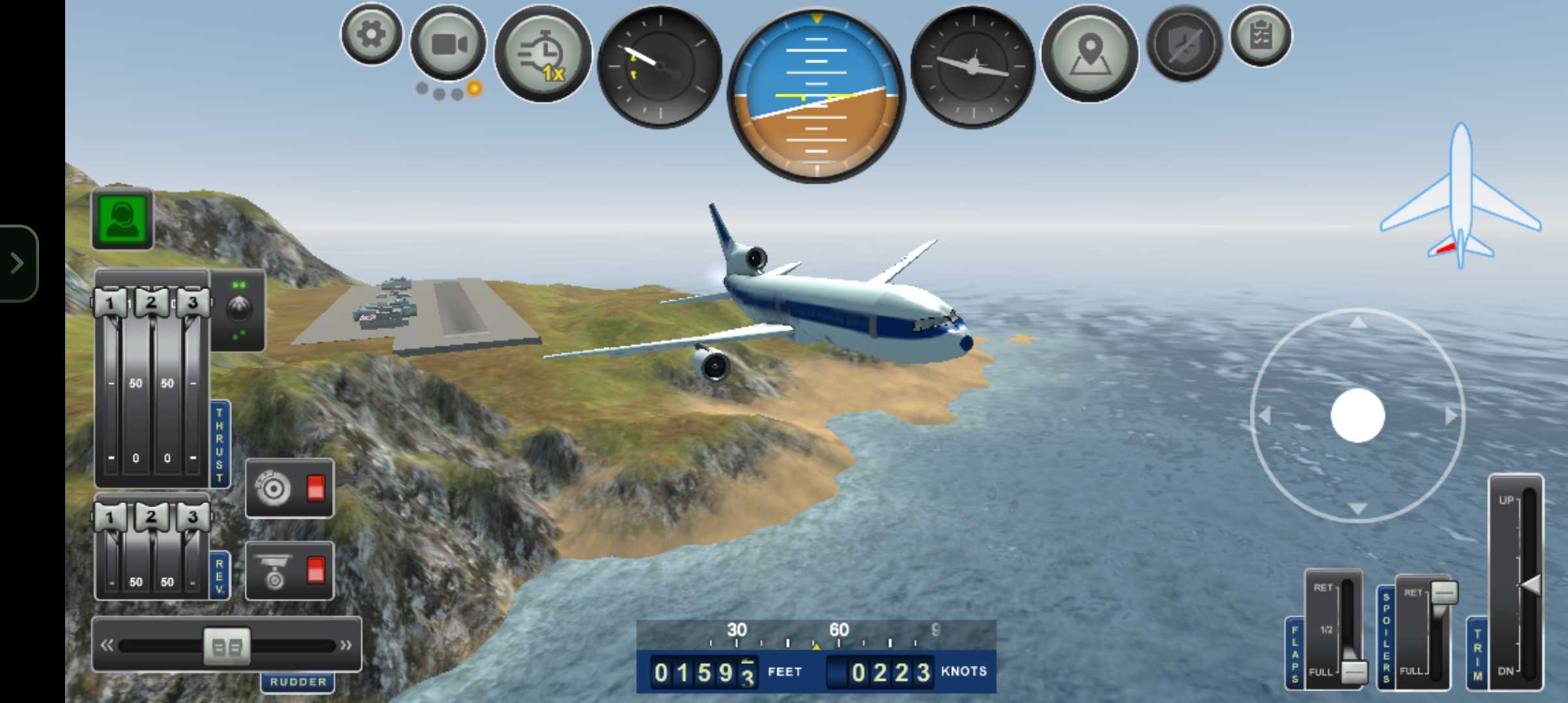Click the trim slider pointer
The height and width of the screenshot is (703, 1568).
click(x=1530, y=585)
